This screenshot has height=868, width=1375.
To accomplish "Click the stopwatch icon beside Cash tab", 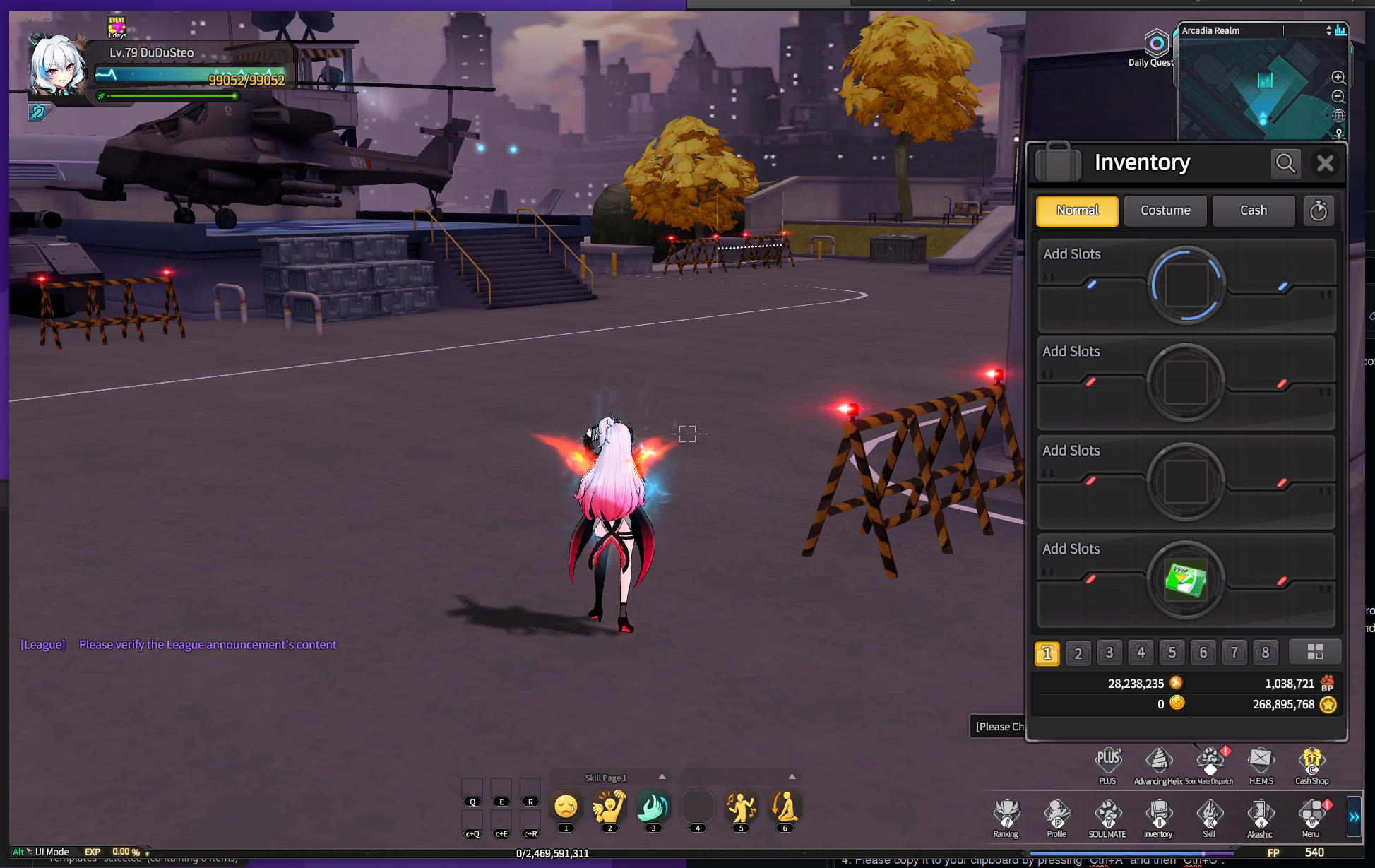I will (x=1318, y=210).
